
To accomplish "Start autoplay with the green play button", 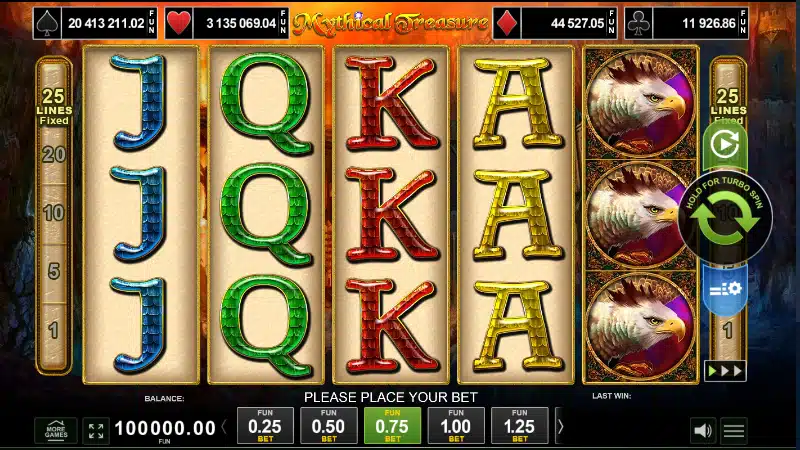I will 724,144.
